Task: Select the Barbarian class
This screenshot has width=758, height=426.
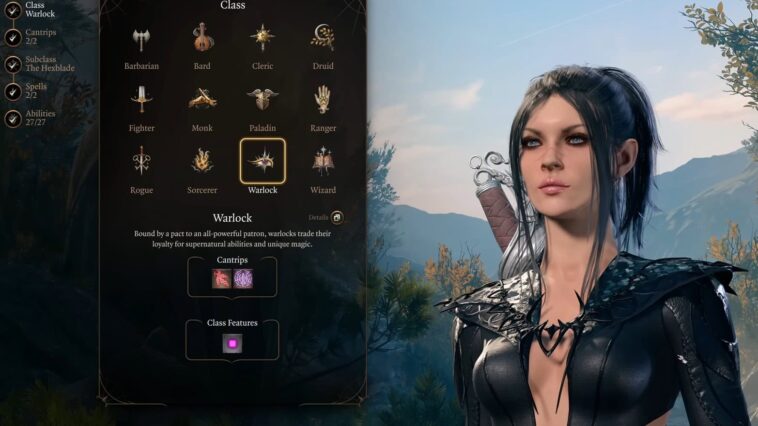Action: (140, 40)
